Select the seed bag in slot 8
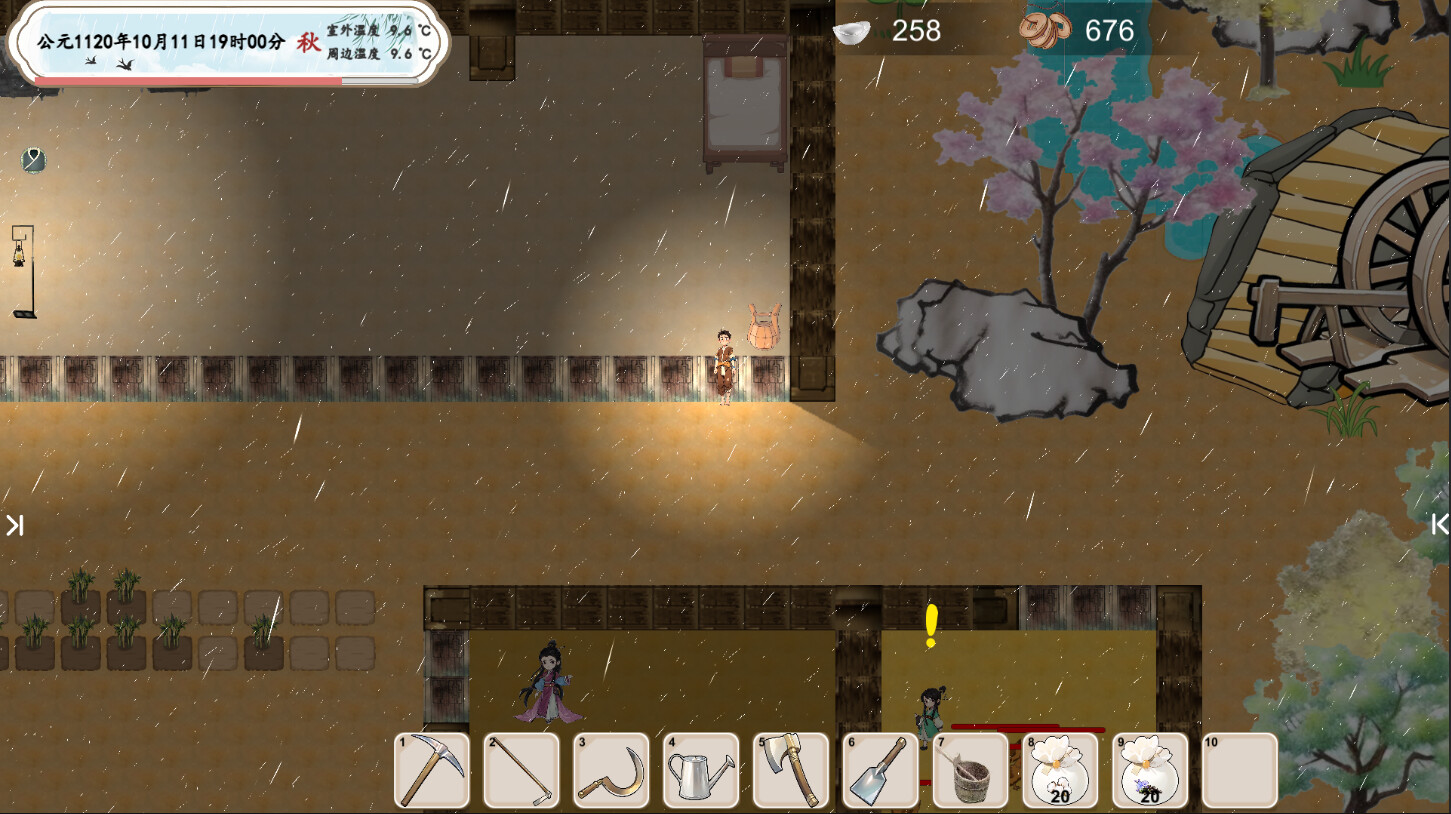The width and height of the screenshot is (1451, 814). [1059, 769]
